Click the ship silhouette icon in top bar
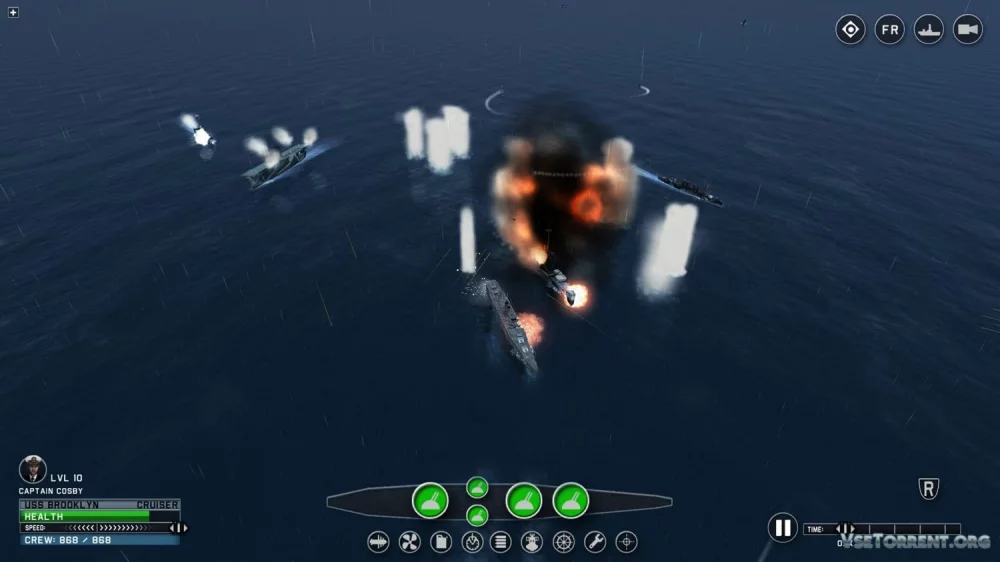 [929, 29]
